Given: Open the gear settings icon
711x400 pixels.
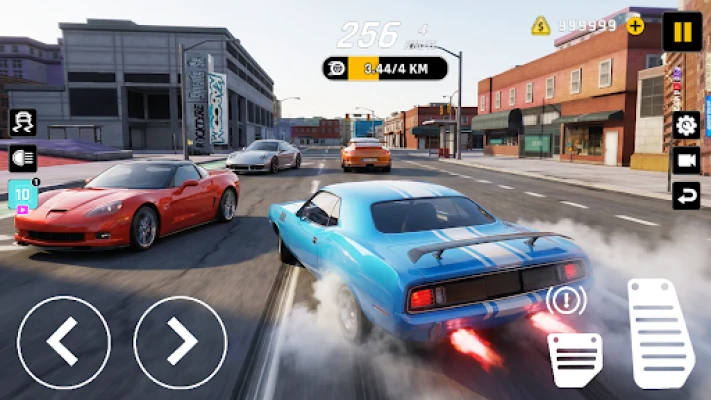Looking at the screenshot, I should 686,125.
